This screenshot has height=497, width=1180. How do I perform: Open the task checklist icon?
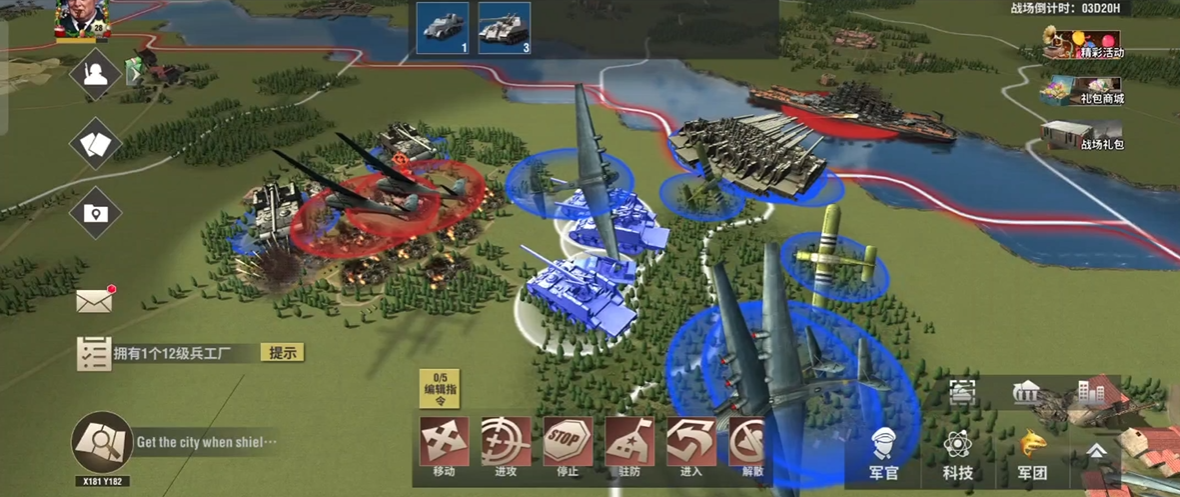tap(94, 353)
